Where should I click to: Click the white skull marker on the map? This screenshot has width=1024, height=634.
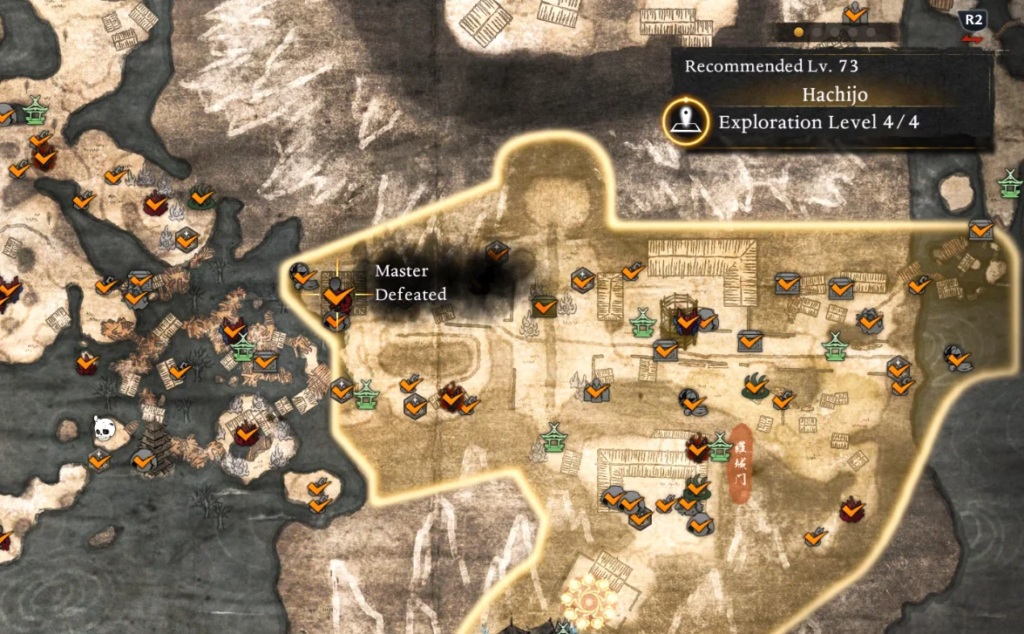coord(105,429)
